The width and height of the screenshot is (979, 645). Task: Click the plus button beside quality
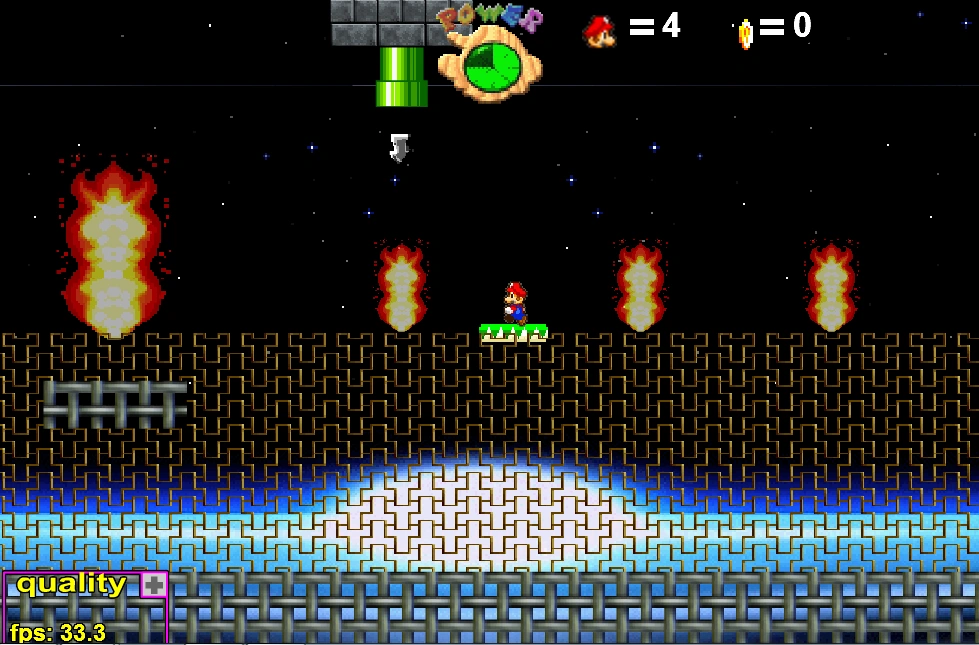click(x=153, y=585)
